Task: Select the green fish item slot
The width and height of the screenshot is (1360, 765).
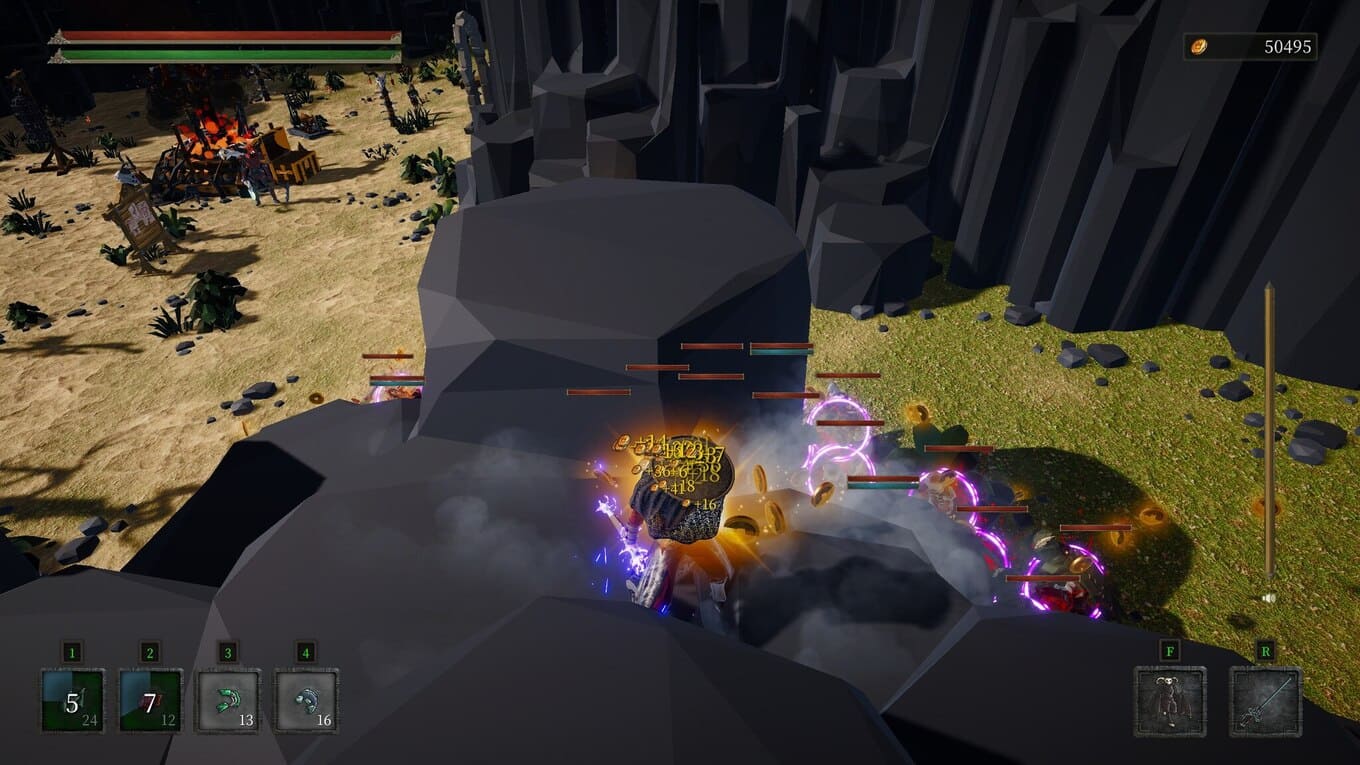Action: pos(228,701)
